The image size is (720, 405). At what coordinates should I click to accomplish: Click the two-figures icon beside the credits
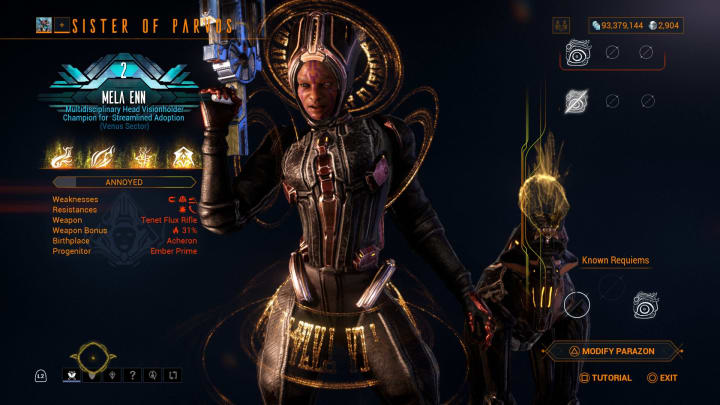tap(561, 25)
